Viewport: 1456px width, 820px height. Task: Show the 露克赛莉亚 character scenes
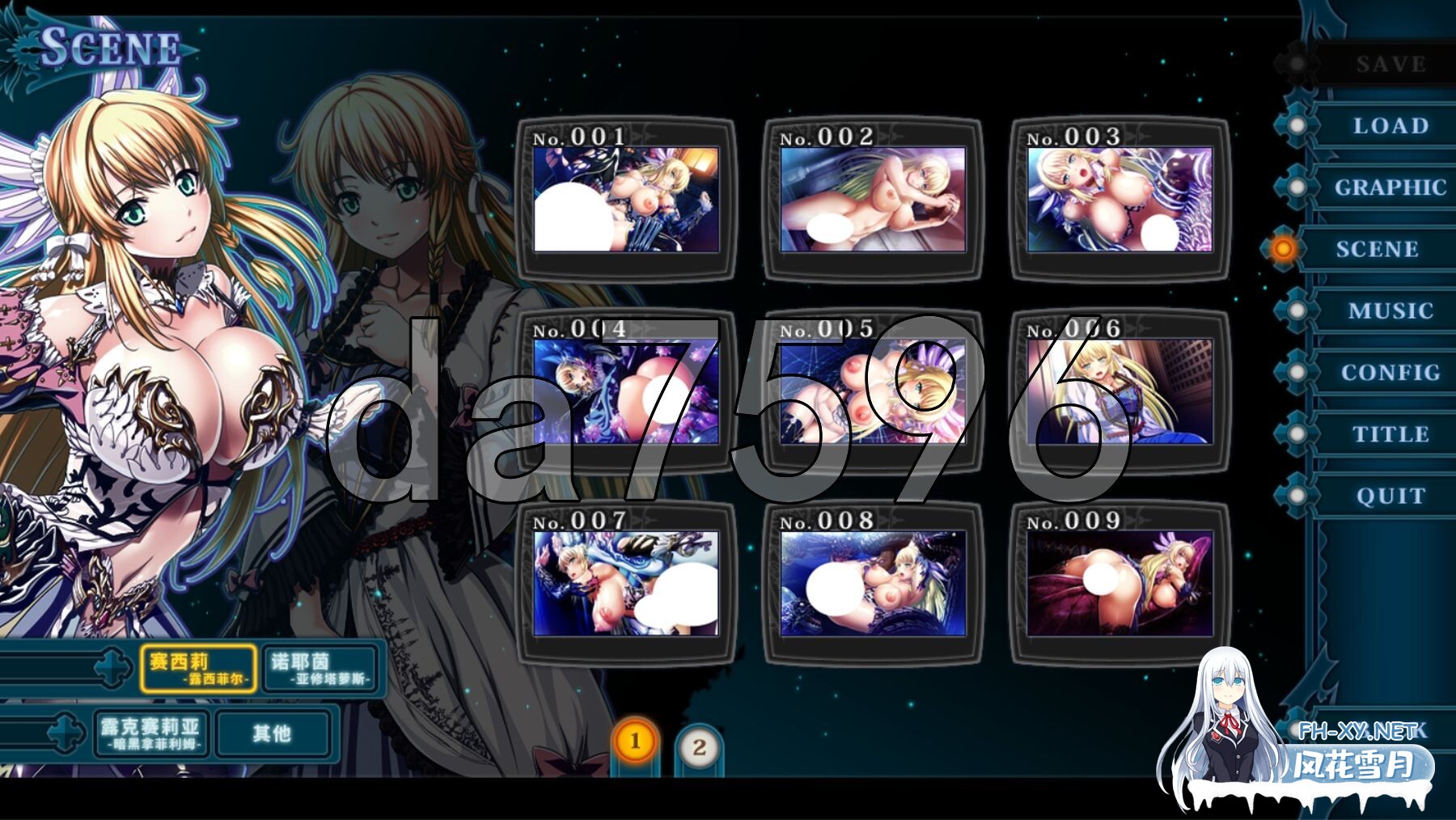(151, 733)
